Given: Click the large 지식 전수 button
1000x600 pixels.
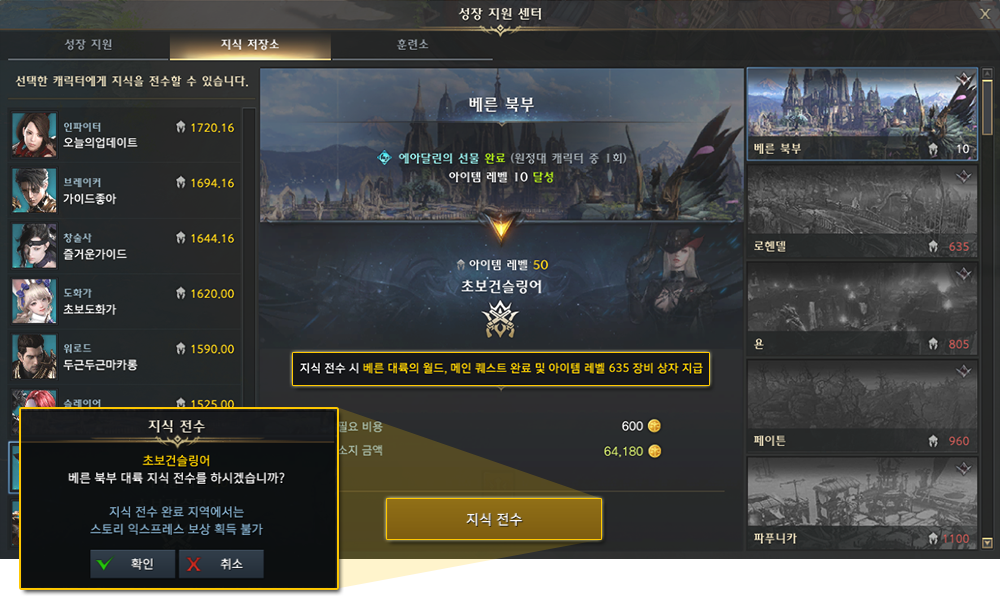Looking at the screenshot, I should click(494, 519).
